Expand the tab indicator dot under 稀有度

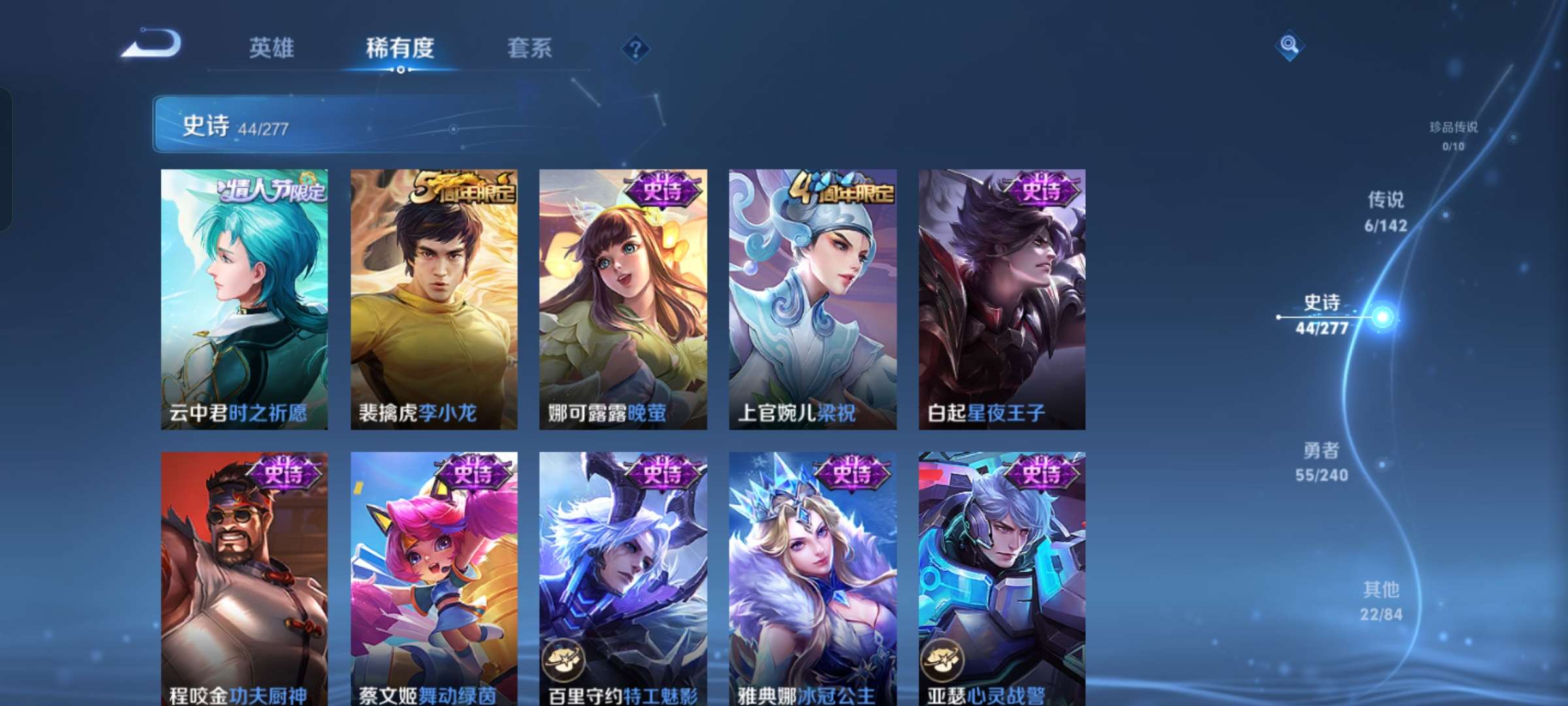click(x=401, y=71)
